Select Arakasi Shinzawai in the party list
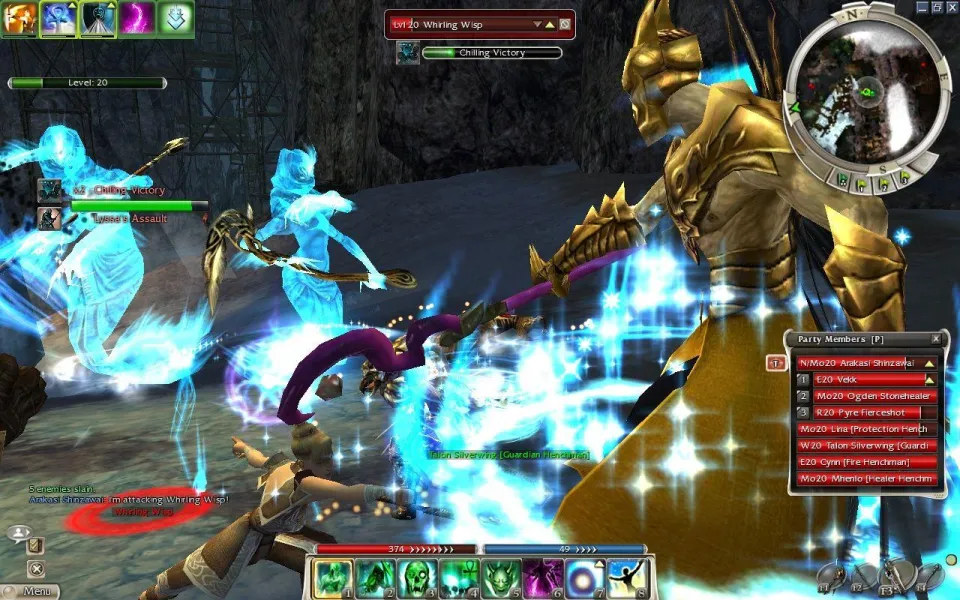 coord(866,363)
